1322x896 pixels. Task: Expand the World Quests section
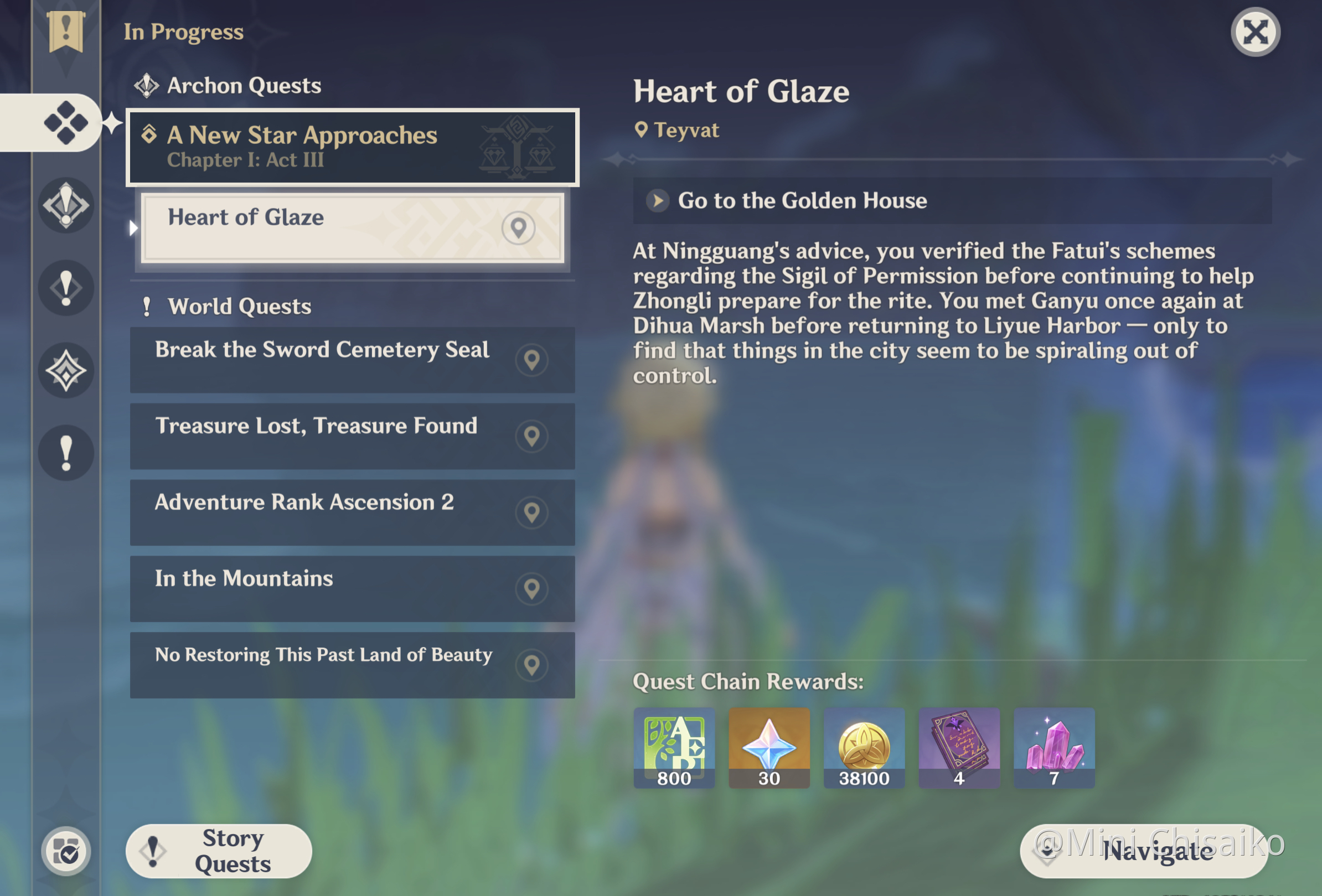(x=228, y=306)
